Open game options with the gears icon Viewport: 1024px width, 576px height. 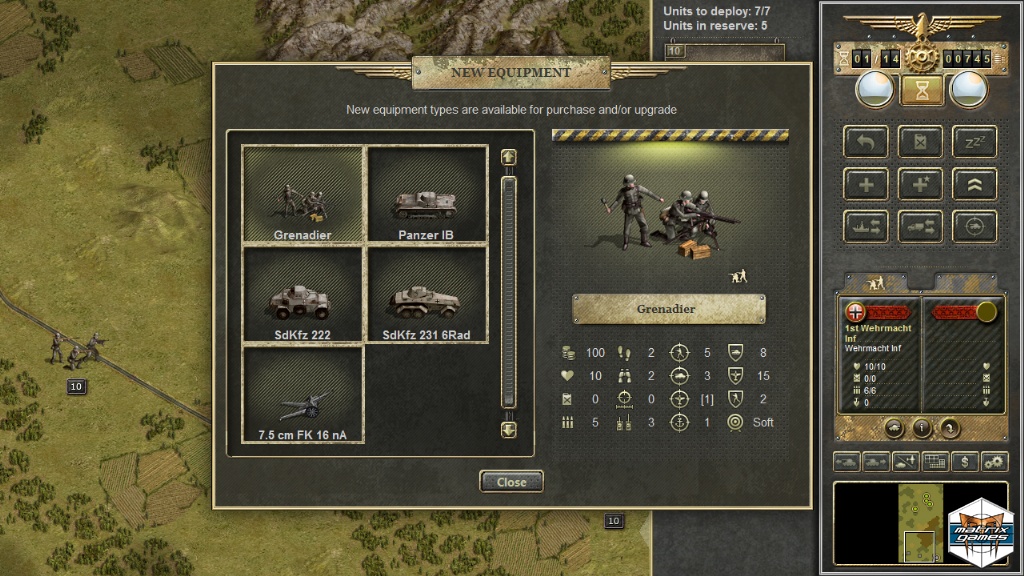(994, 462)
